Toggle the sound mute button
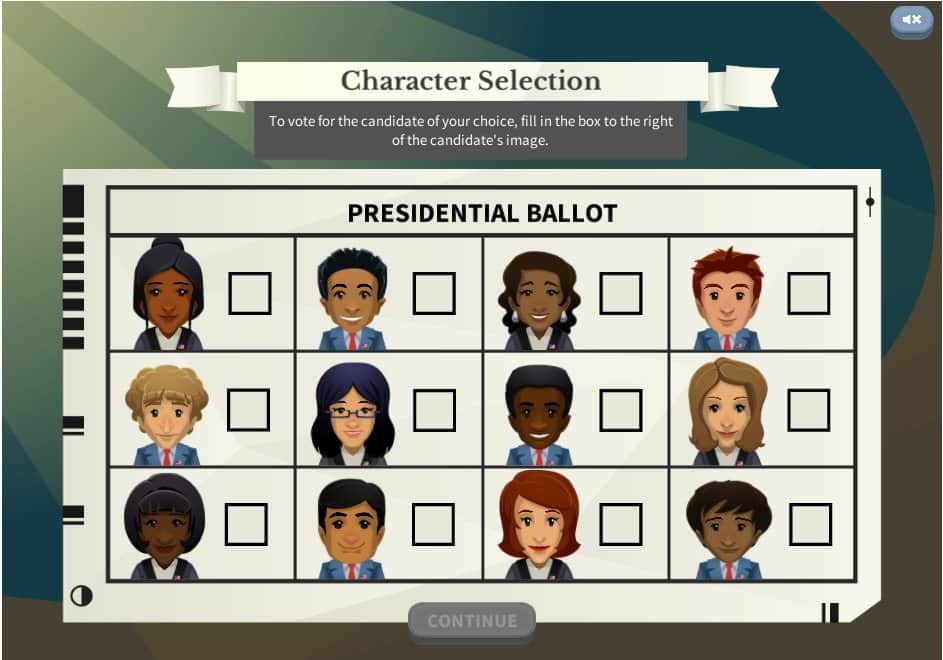The width and height of the screenshot is (943, 660). point(911,20)
